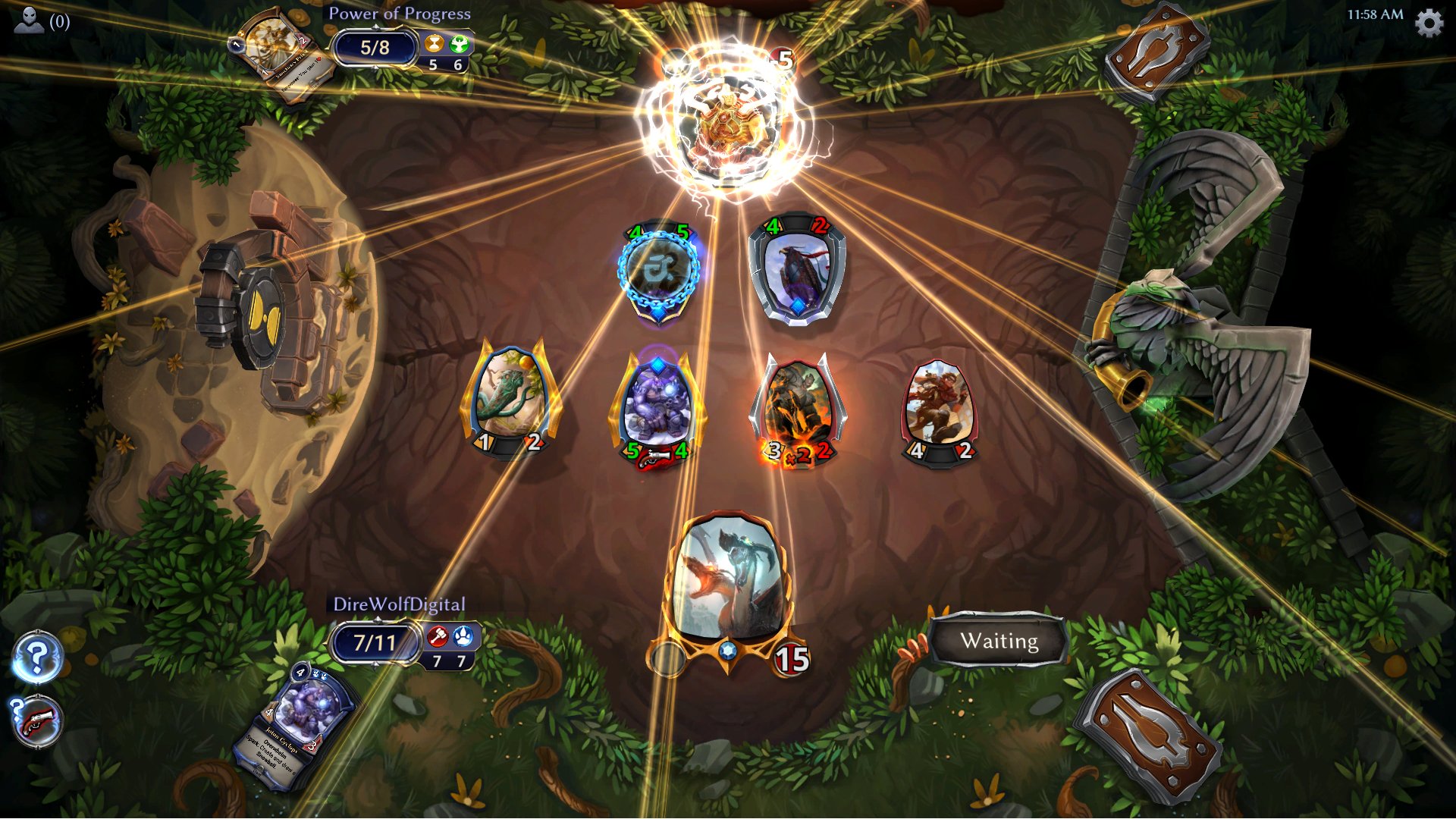
Task: Click the 7/11 mana counter near DireWolfDigital
Action: click(377, 642)
